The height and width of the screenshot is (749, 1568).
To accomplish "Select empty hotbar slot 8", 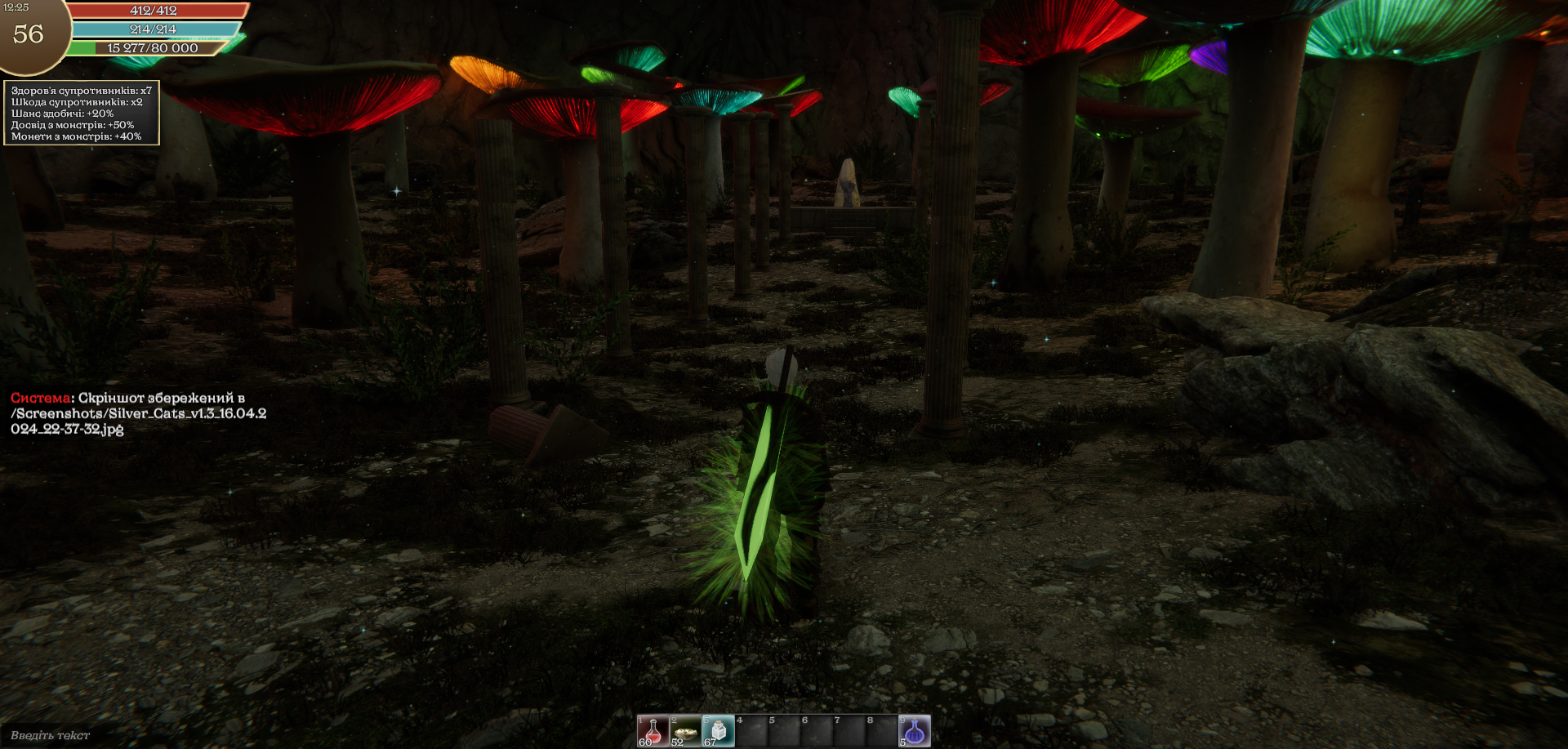I will (882, 730).
